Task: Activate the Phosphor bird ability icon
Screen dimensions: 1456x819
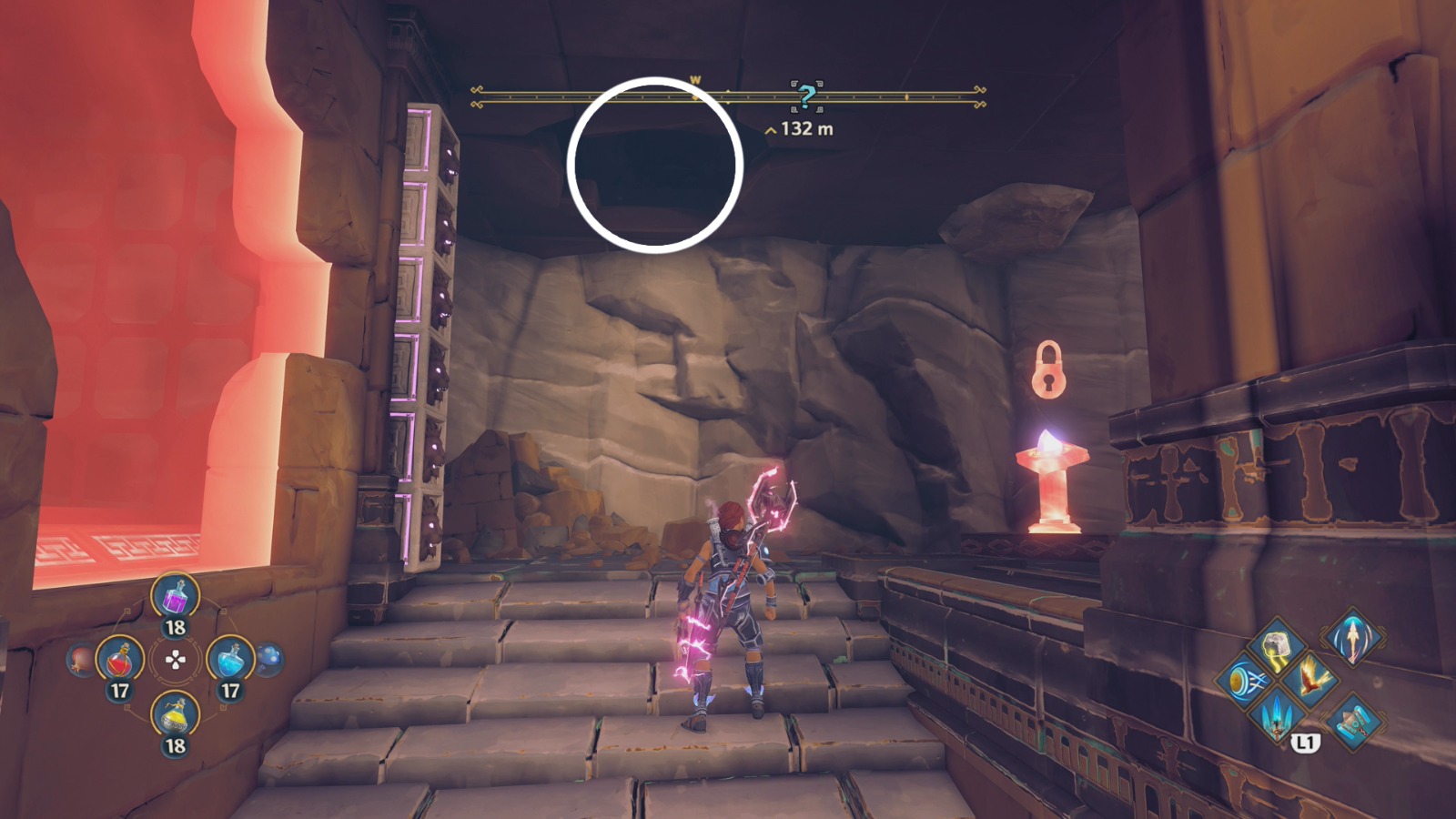Action: (x=1309, y=679)
